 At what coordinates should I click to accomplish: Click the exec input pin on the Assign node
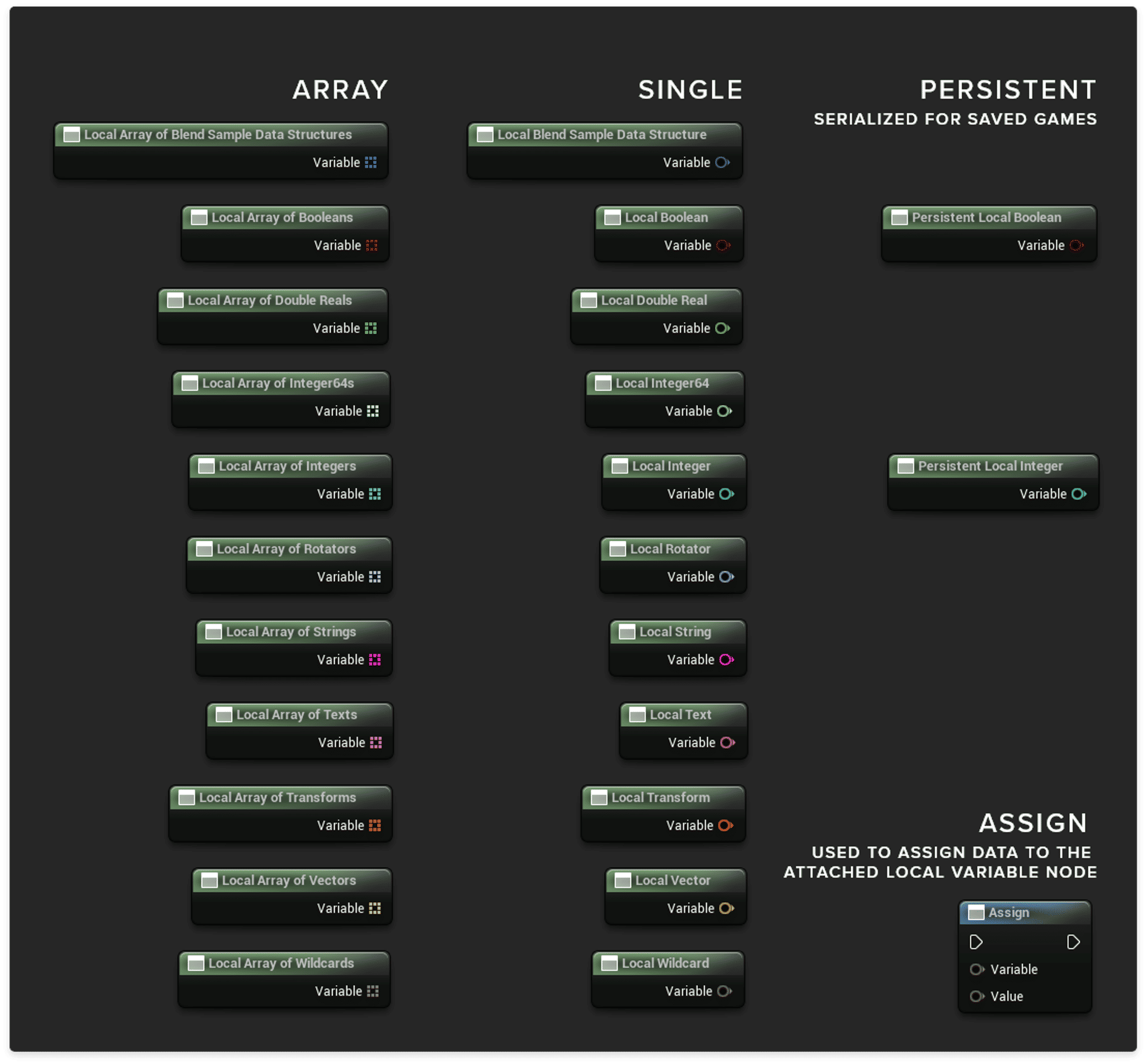pos(976,943)
